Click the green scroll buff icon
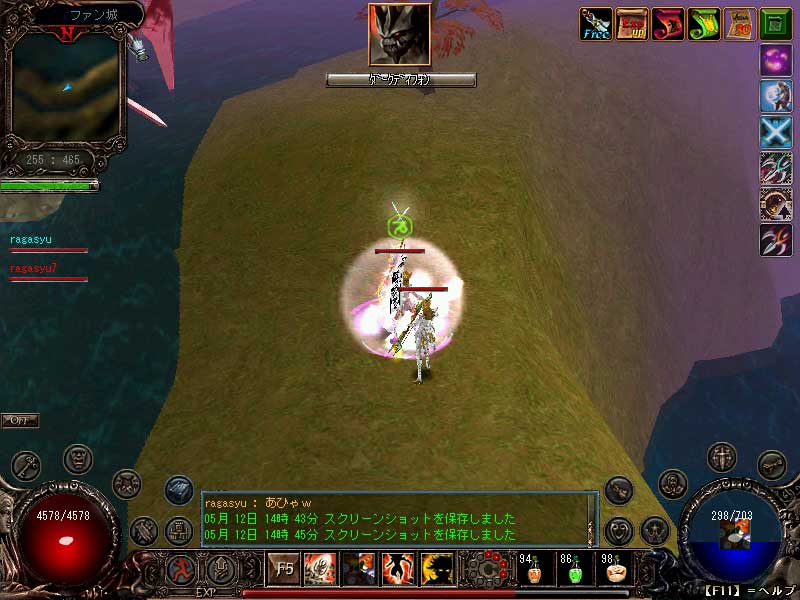The image size is (800, 600). tap(703, 24)
